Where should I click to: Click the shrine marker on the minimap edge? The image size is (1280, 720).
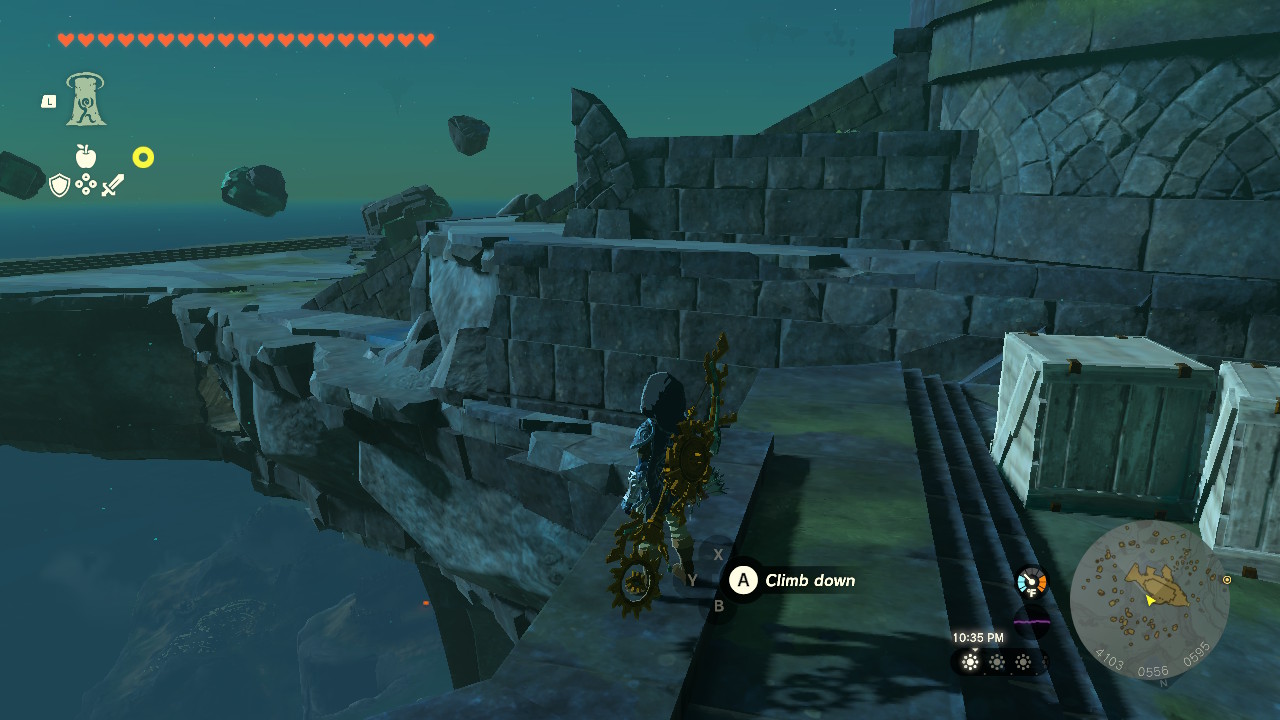(x=1227, y=579)
